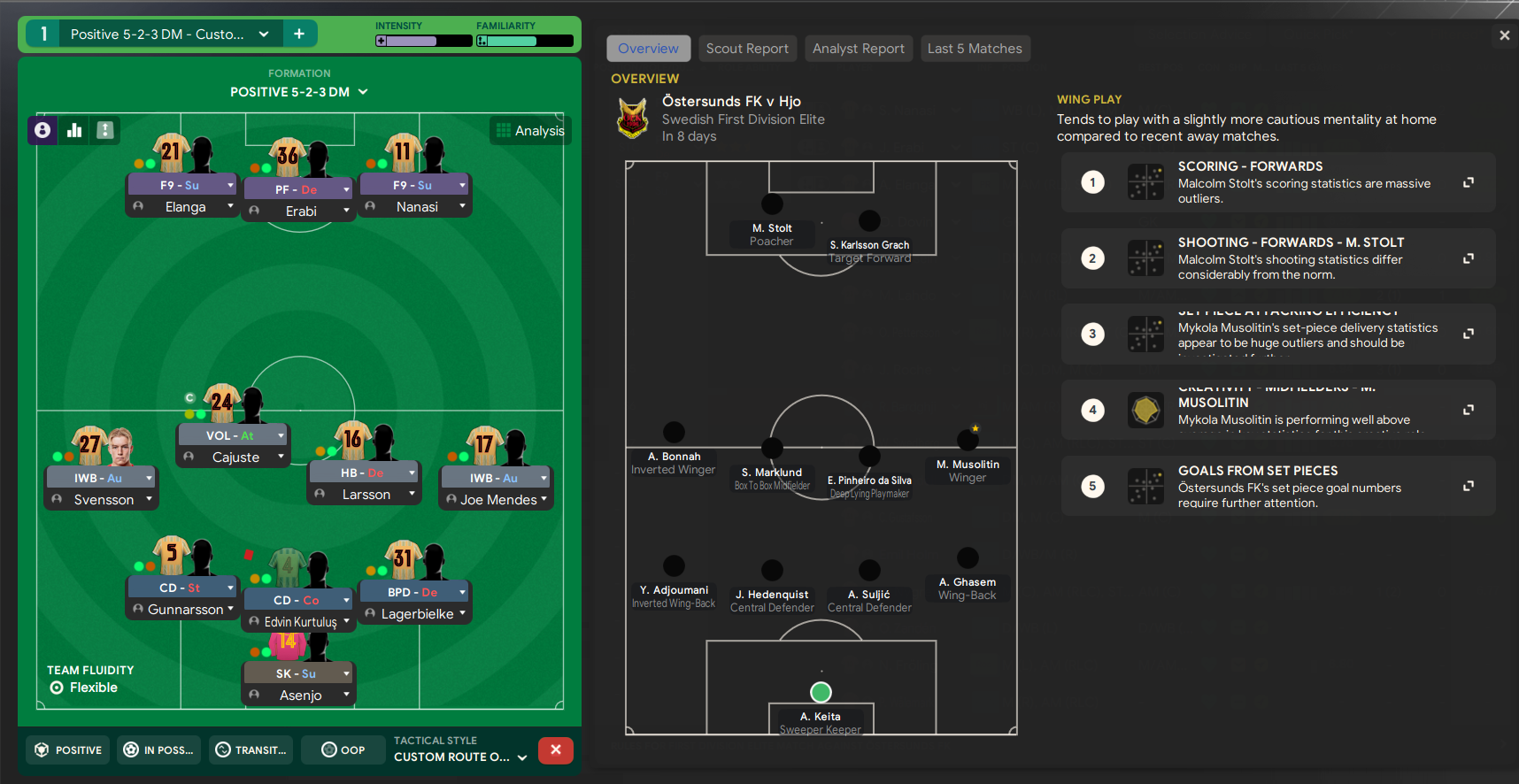Expand Cajuste's VOL - At role dropdown

click(x=281, y=434)
